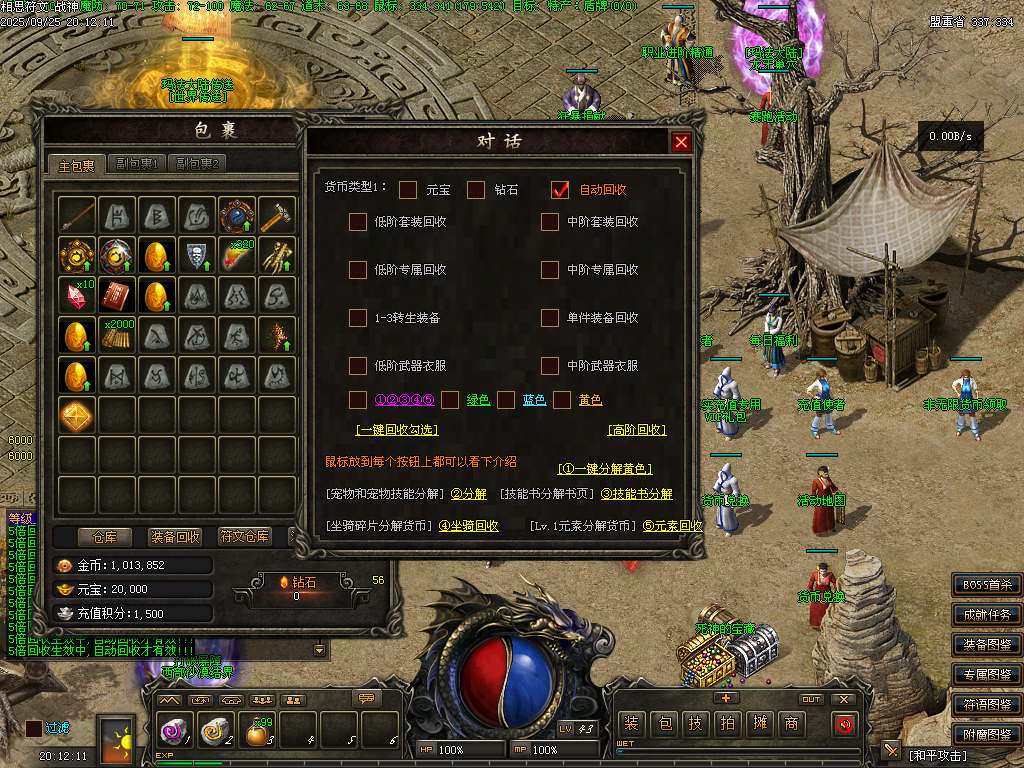
Task: Choose the 技能书分解 link
Action: pos(636,494)
